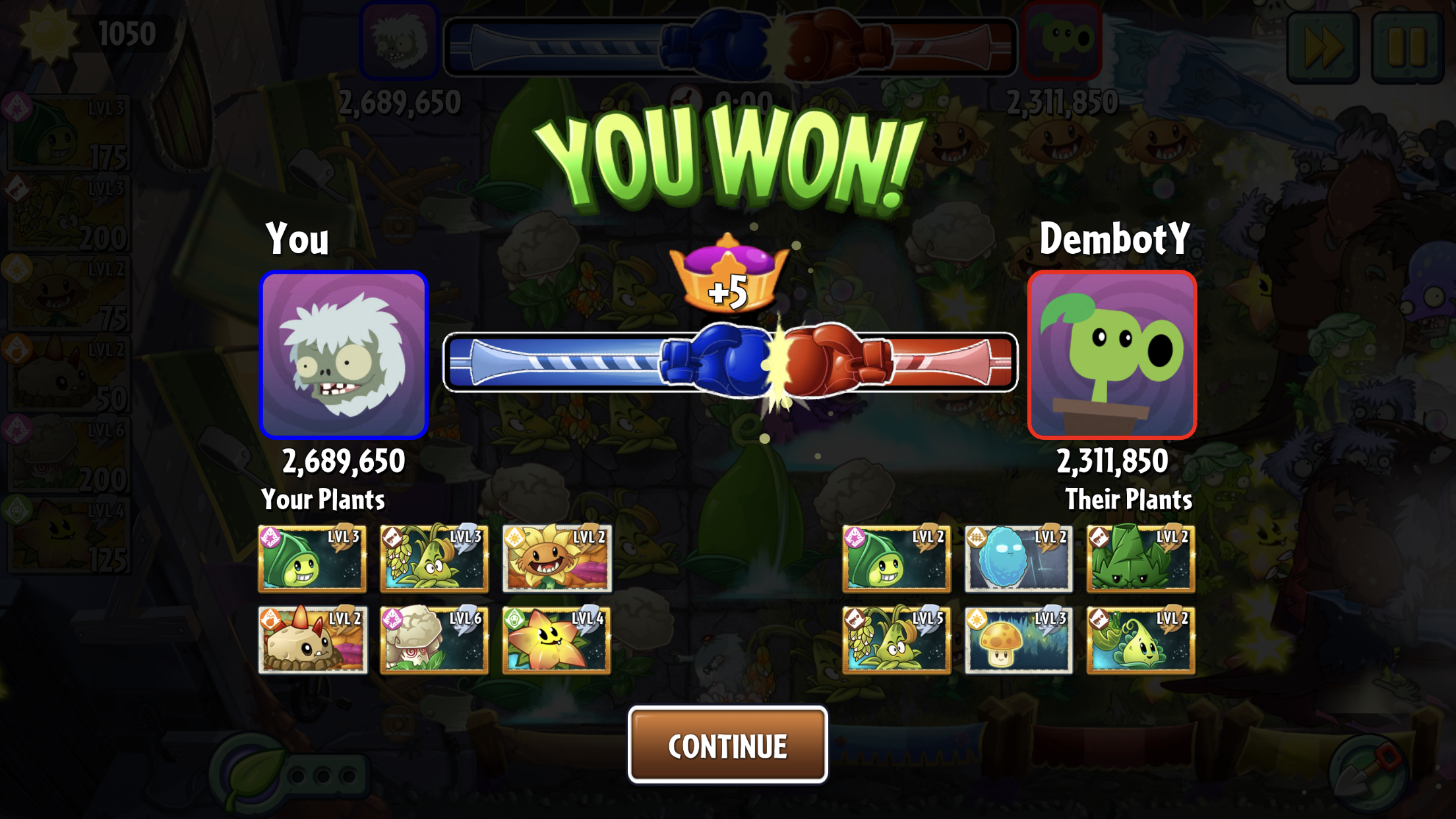The width and height of the screenshot is (1456, 819).
Task: View their LVL 2 leafy lettuce plant card
Action: (1140, 559)
